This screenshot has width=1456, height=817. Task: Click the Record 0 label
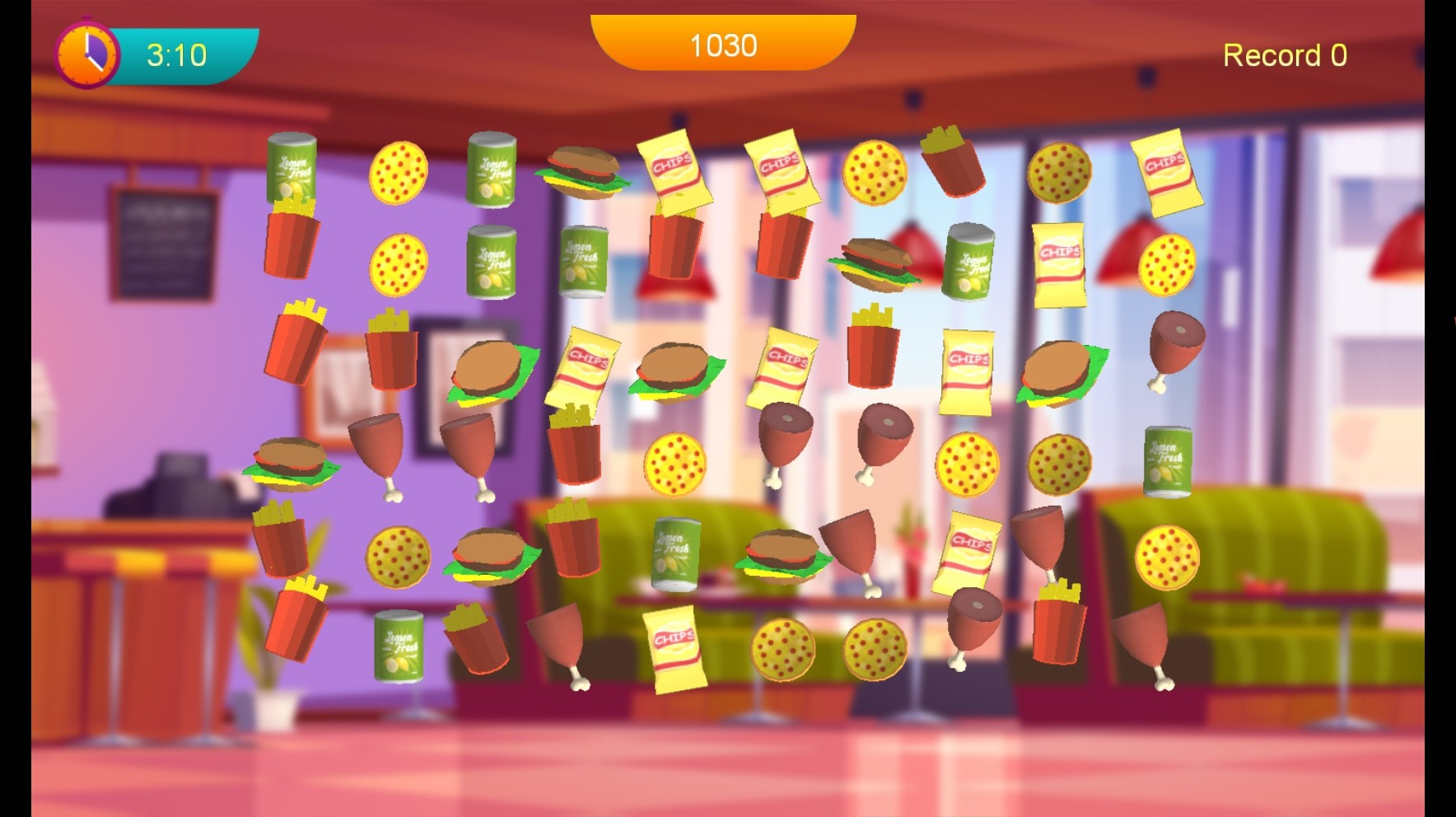tap(1285, 55)
